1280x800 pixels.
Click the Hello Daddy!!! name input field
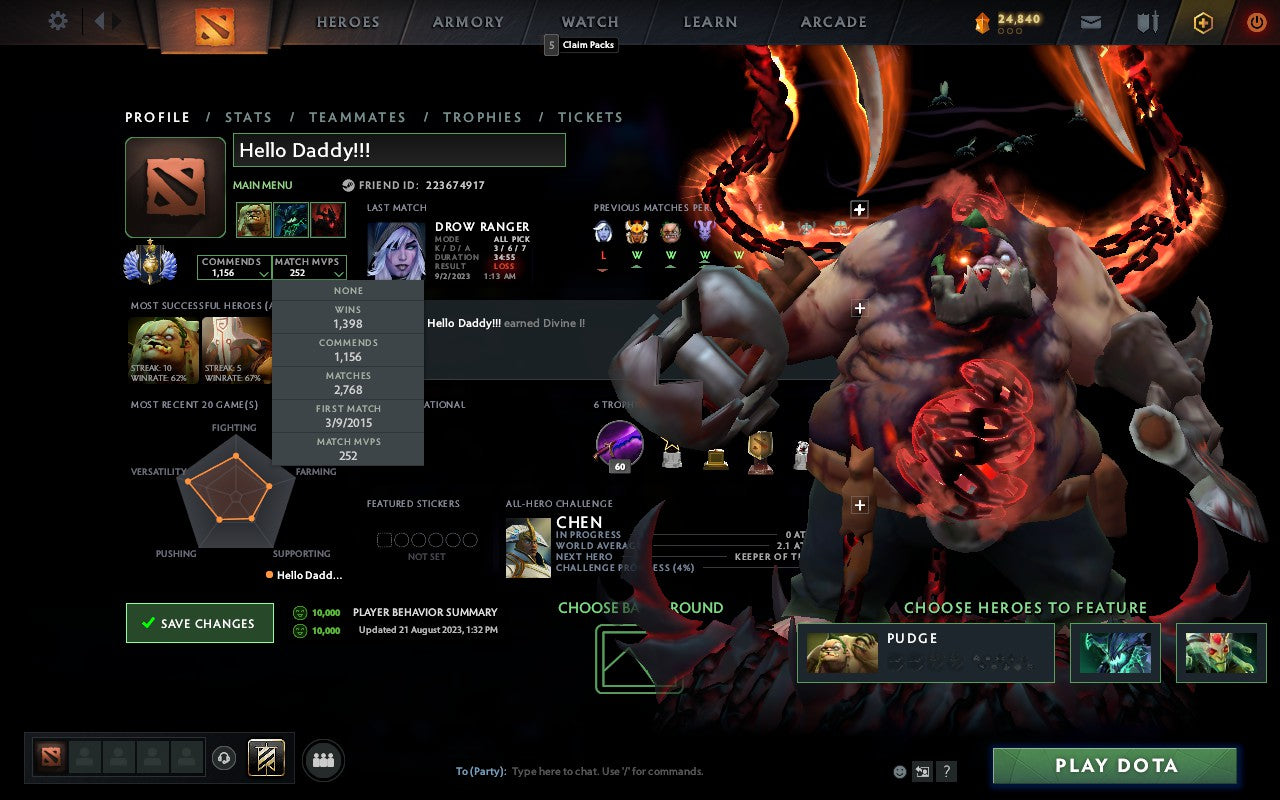tap(398, 150)
